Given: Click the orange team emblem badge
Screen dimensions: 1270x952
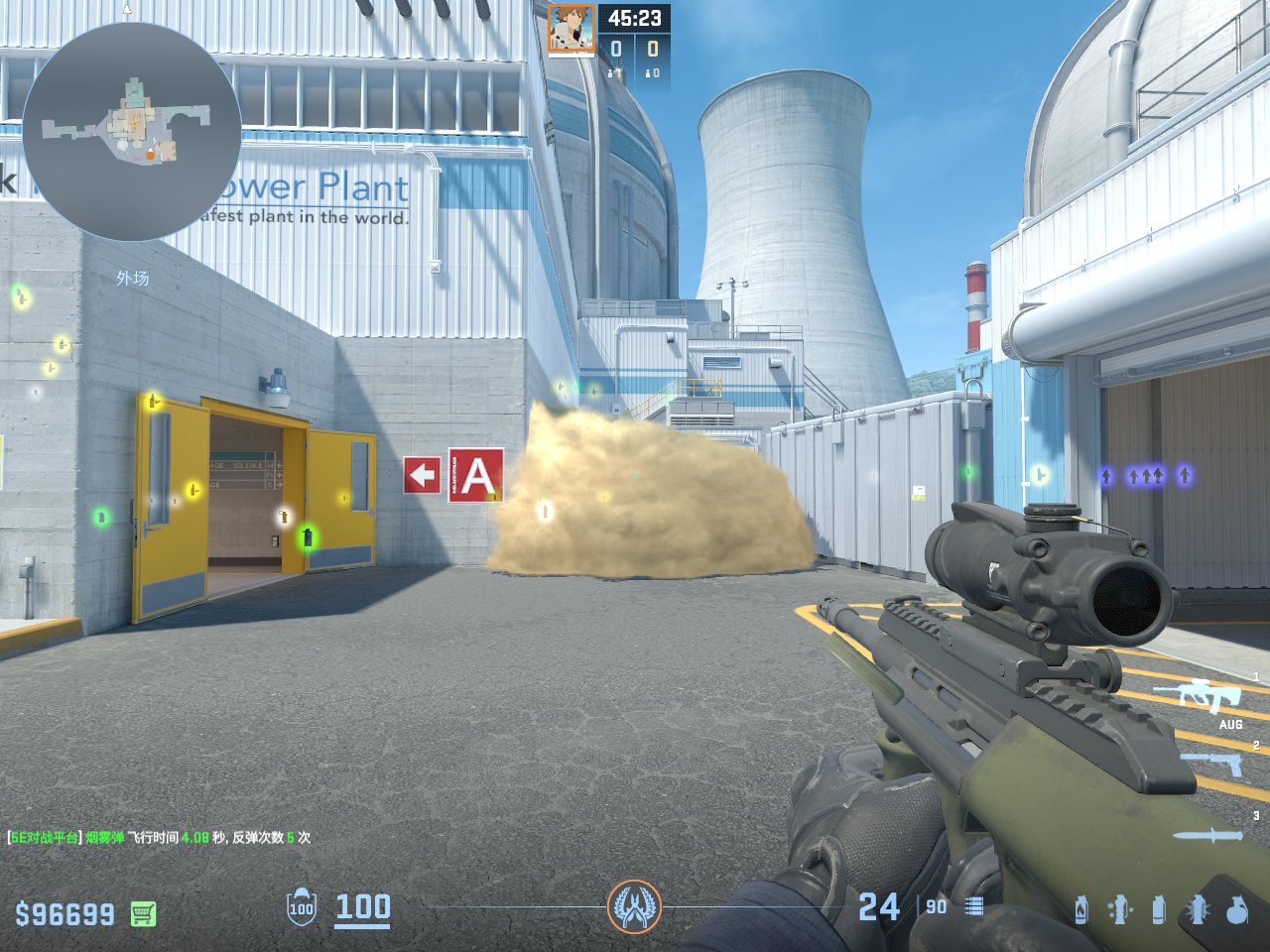Looking at the screenshot, I should tap(634, 906).
